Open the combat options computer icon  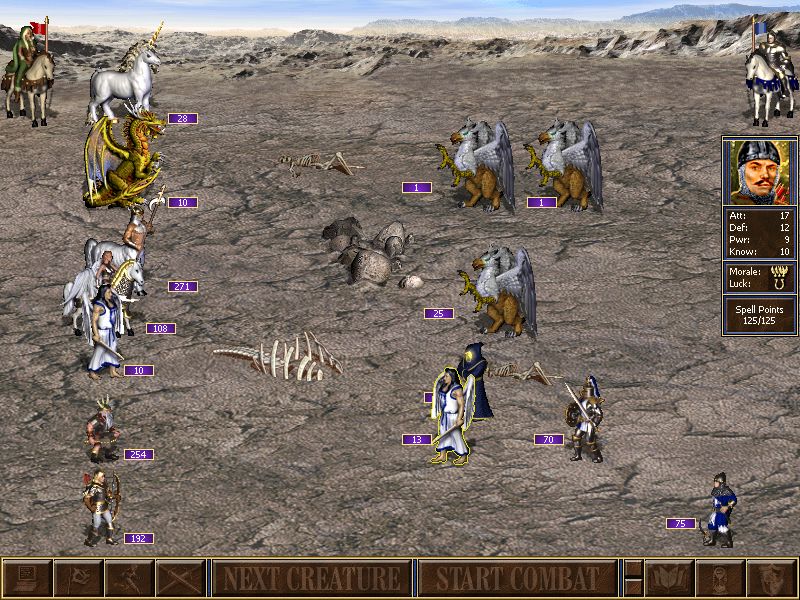(27, 578)
